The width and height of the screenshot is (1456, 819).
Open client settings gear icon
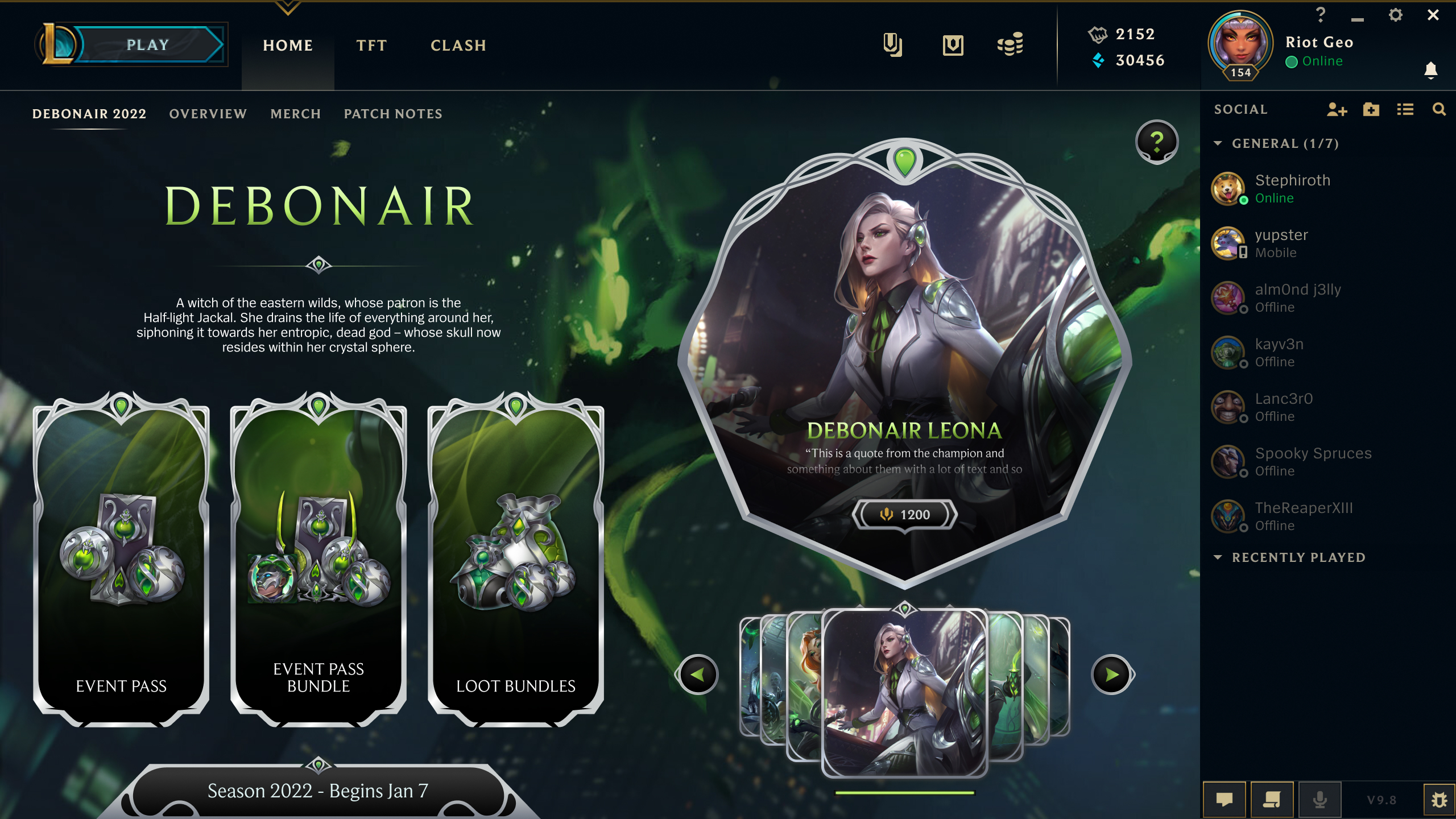click(1395, 15)
